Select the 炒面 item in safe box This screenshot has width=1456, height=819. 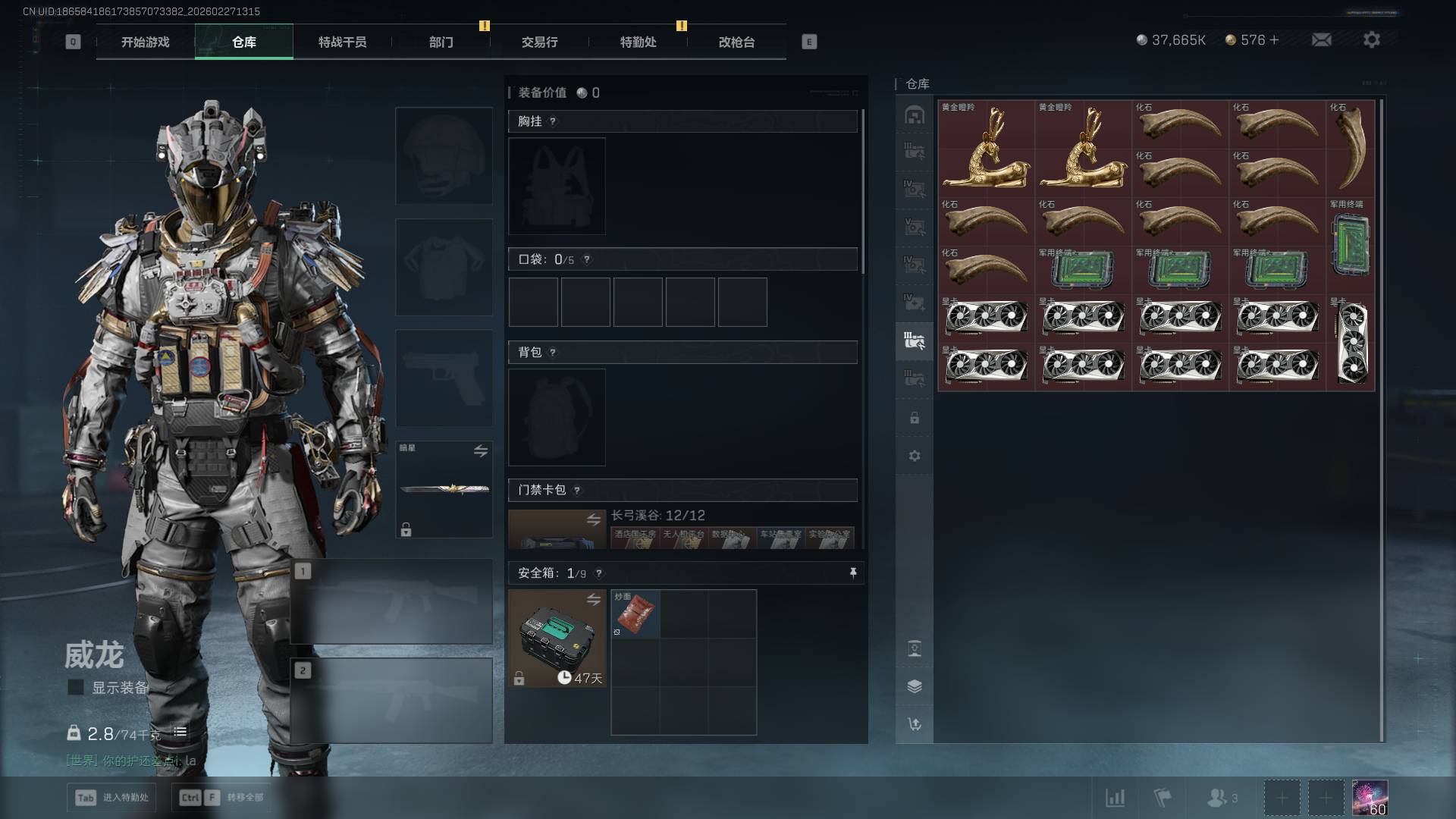tap(635, 613)
